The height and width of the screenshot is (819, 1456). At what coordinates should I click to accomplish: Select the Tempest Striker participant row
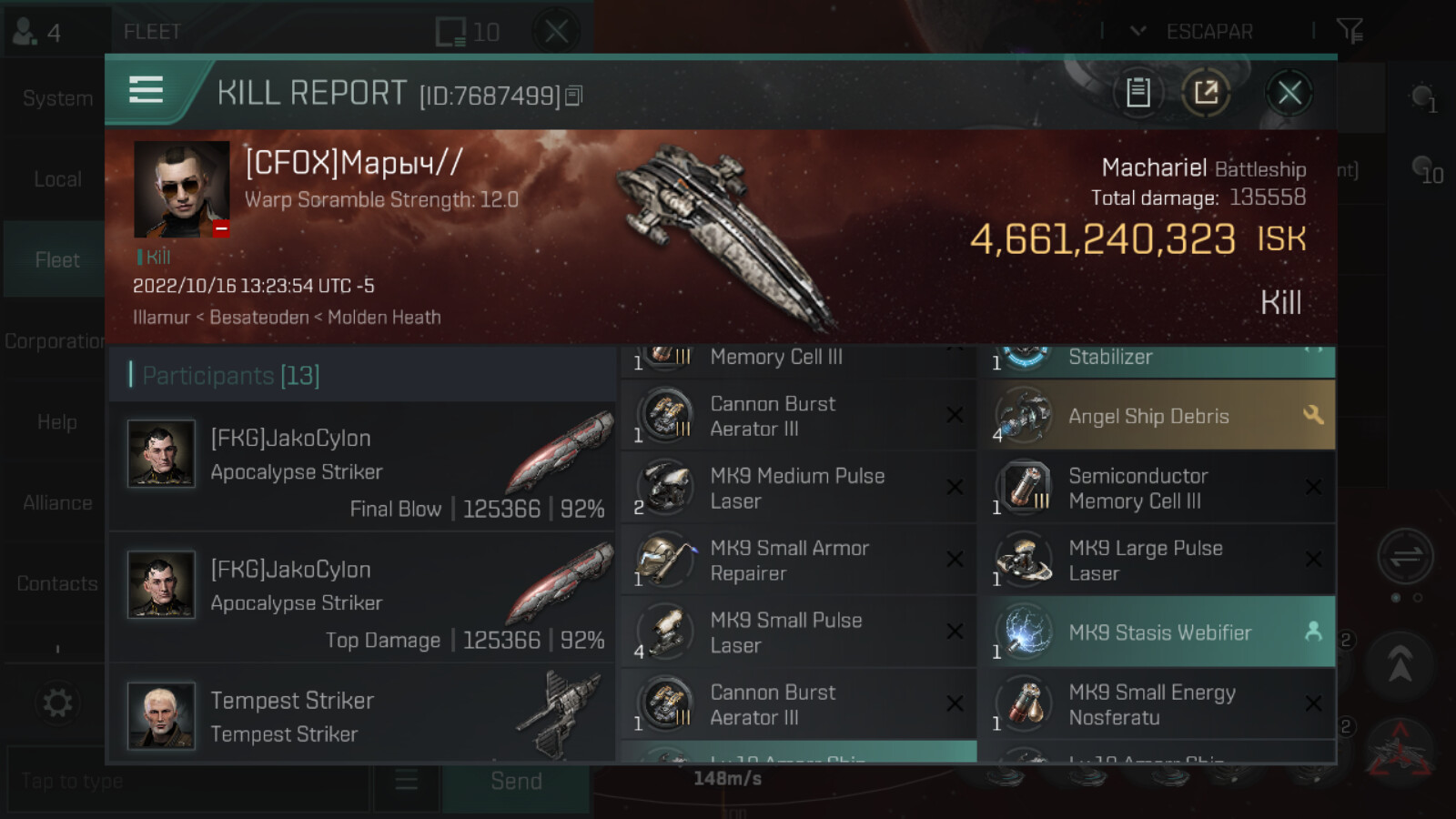pos(362,715)
